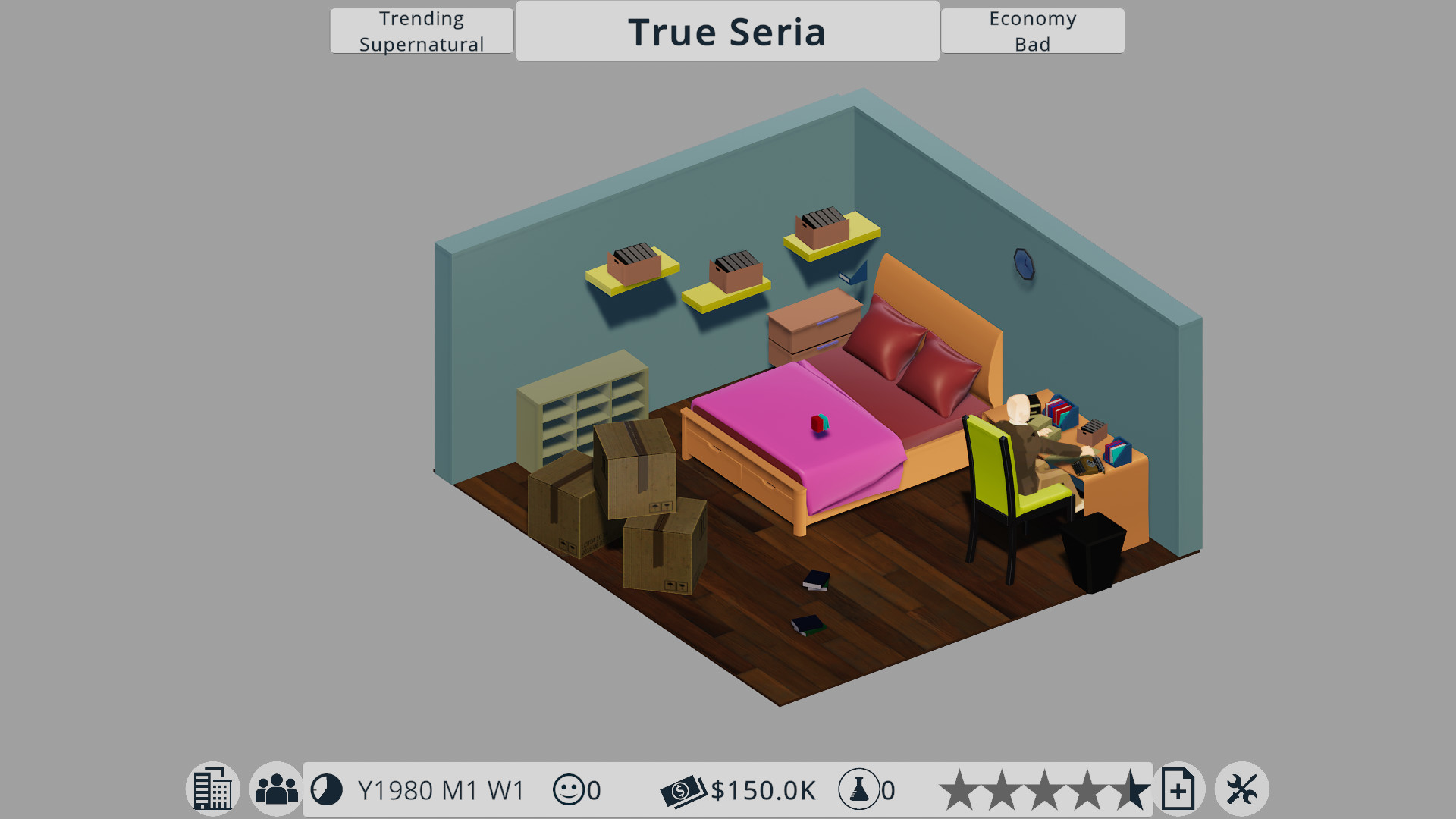This screenshot has height=819, width=1456.
Task: Click the Trending Supernatural panel
Action: [x=422, y=31]
